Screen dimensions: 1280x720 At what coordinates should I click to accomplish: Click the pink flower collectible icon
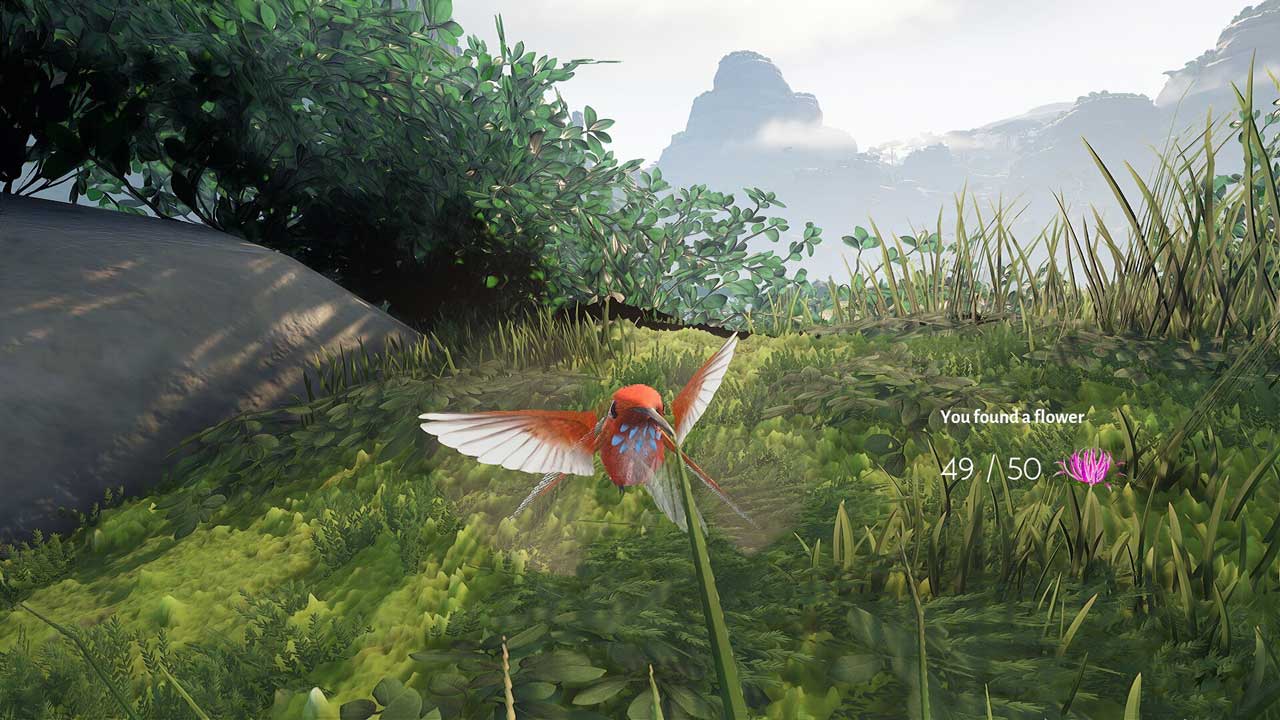(1088, 466)
